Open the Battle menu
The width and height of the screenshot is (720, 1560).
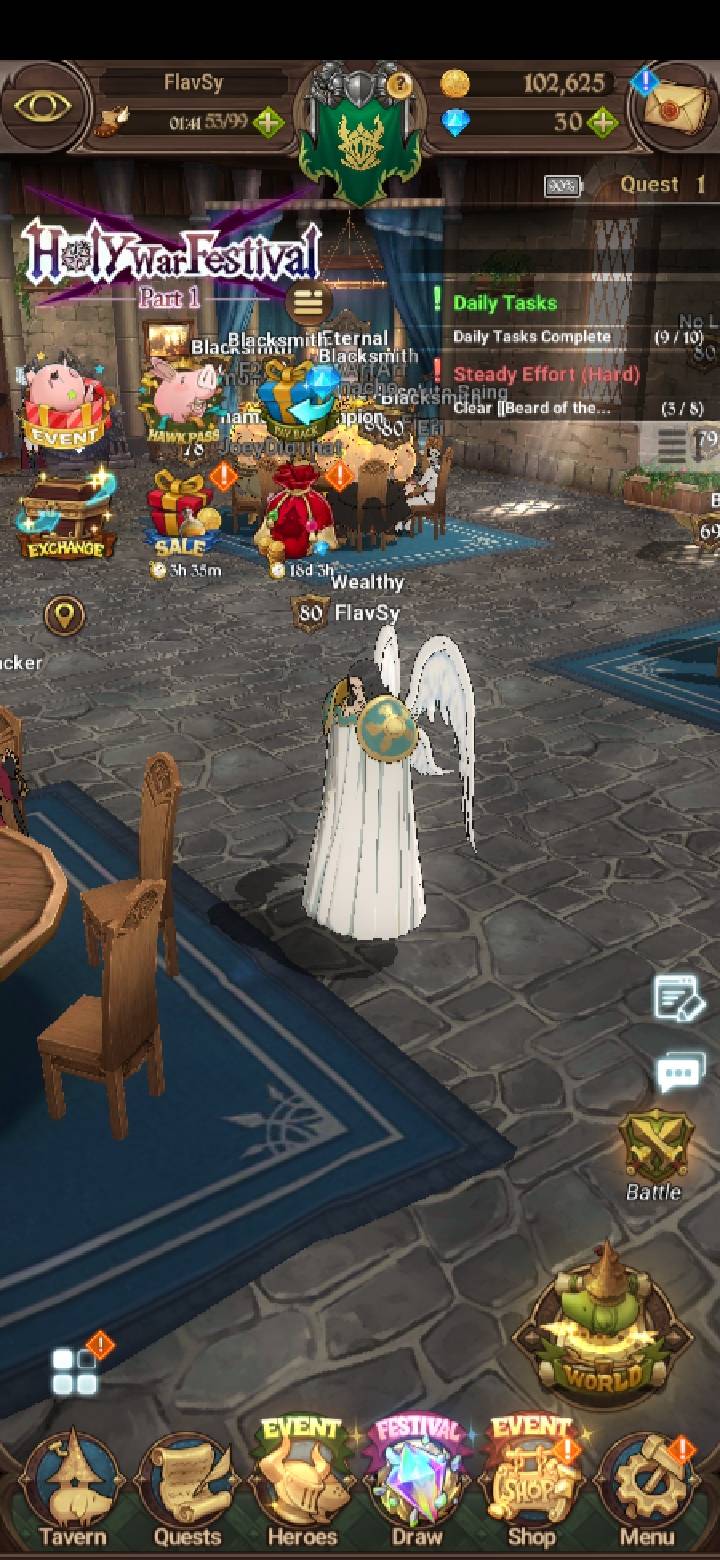pyautogui.click(x=653, y=1152)
